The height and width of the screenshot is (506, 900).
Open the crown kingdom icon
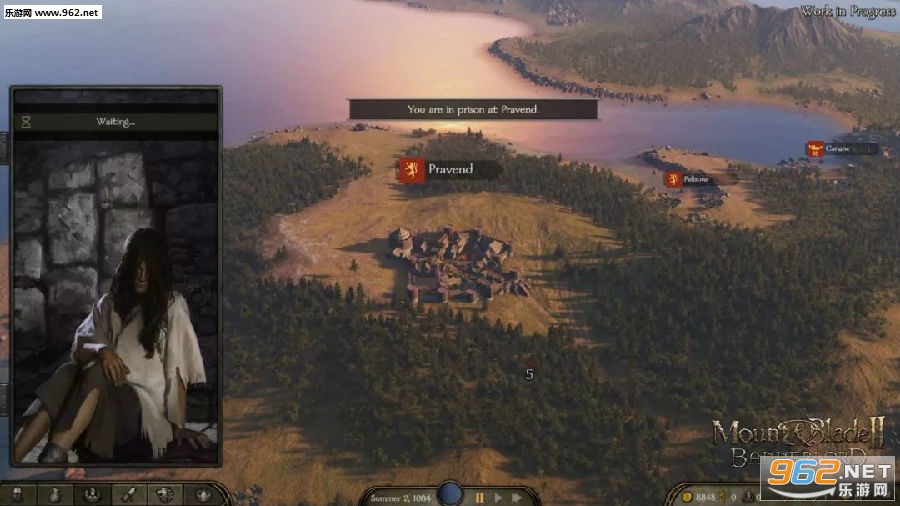[203, 495]
